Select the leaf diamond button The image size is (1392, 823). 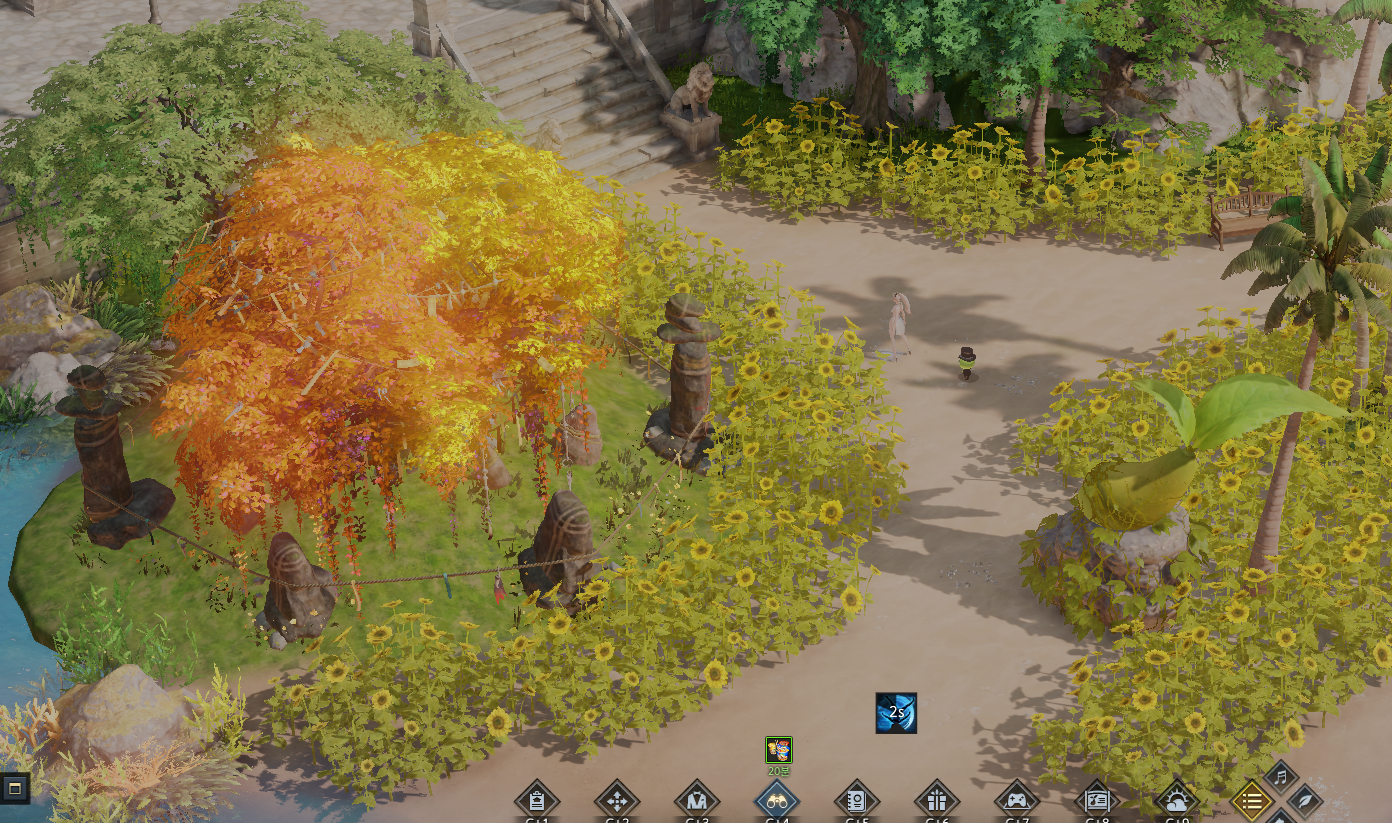[1305, 800]
